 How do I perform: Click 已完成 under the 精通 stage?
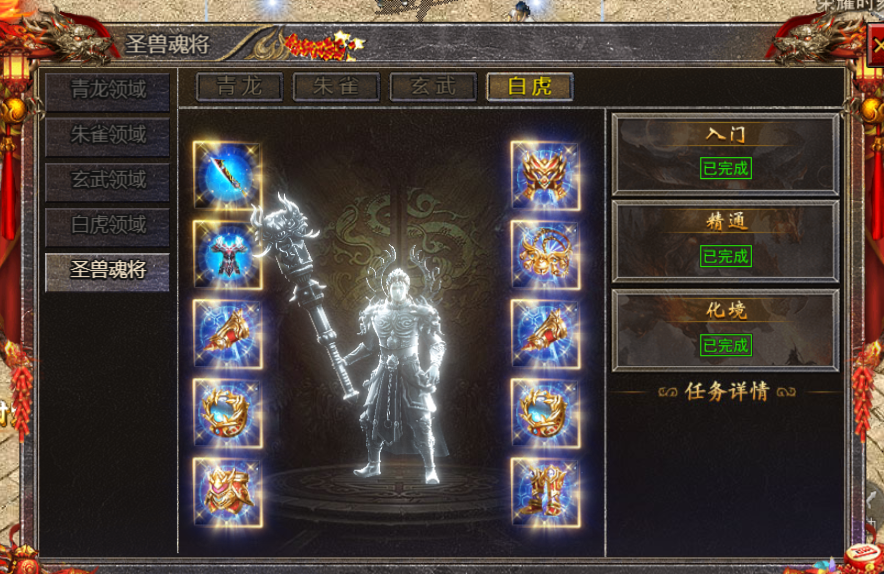(725, 257)
